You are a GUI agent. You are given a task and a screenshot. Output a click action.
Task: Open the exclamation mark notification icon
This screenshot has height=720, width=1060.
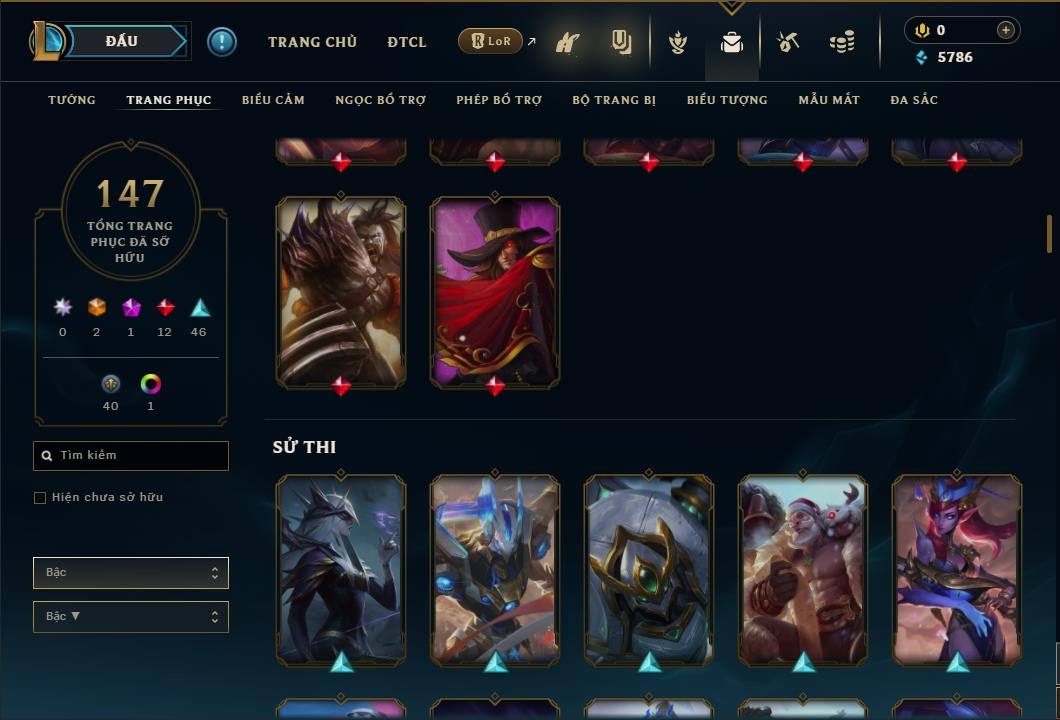[x=222, y=41]
